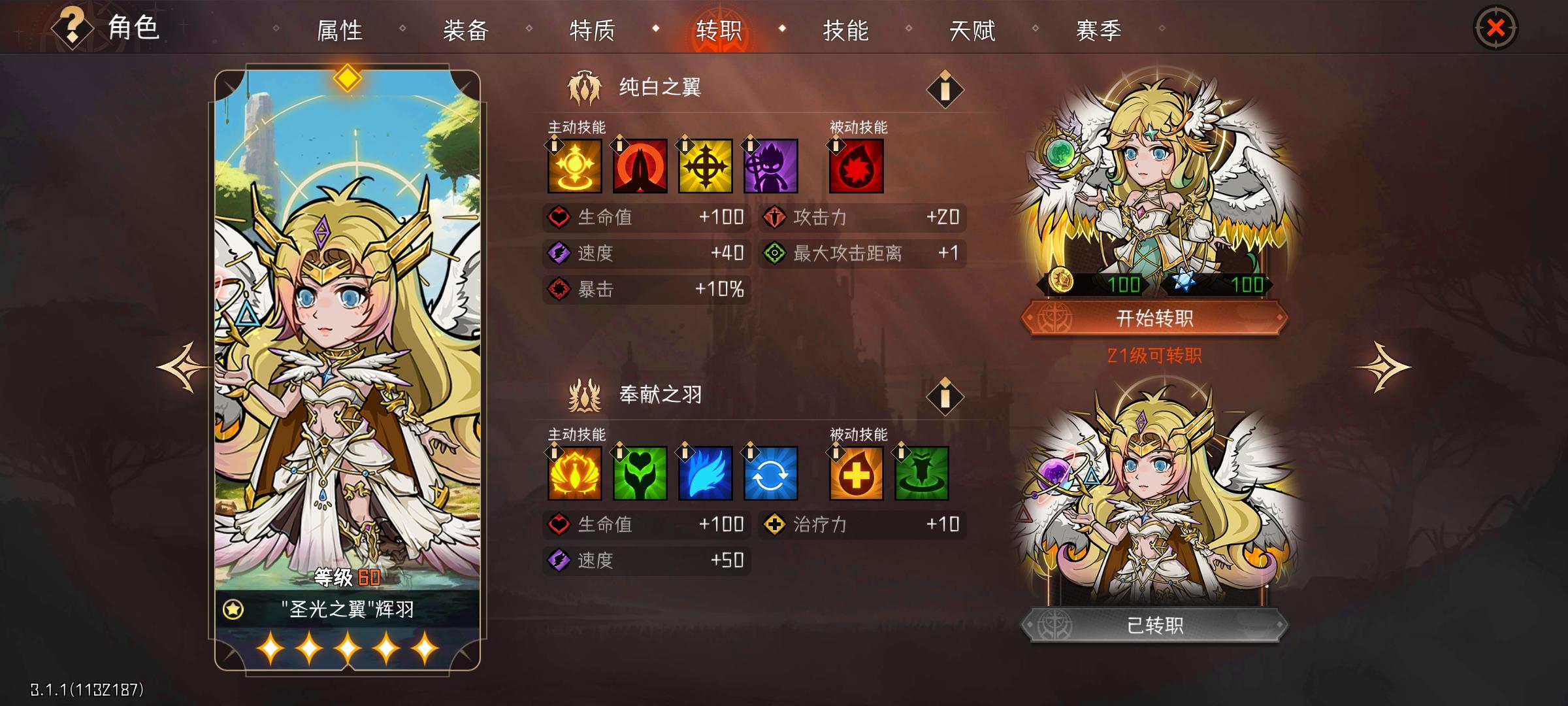Click the orange healing cross passive icon
Viewport: 1568px width, 706px height.
coord(855,475)
